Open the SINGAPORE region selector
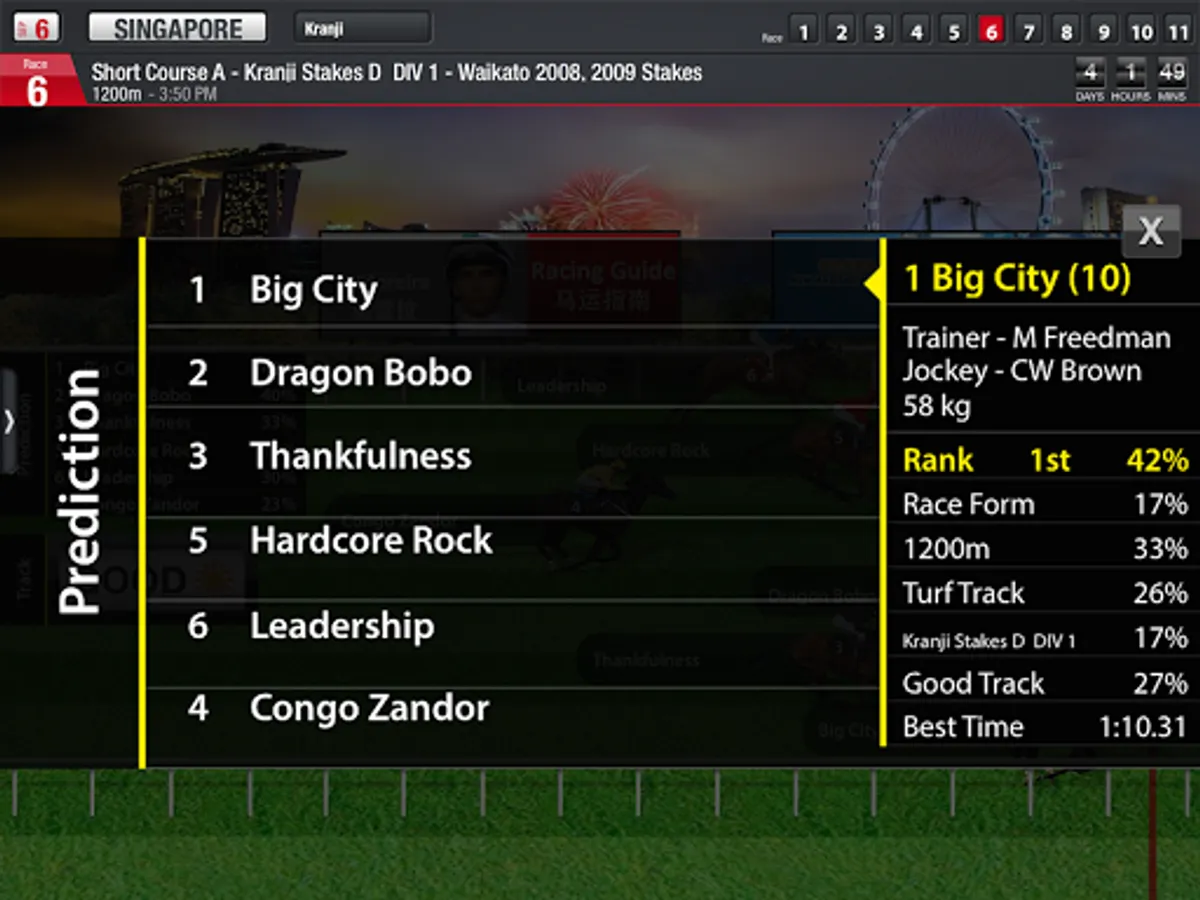 tap(177, 28)
